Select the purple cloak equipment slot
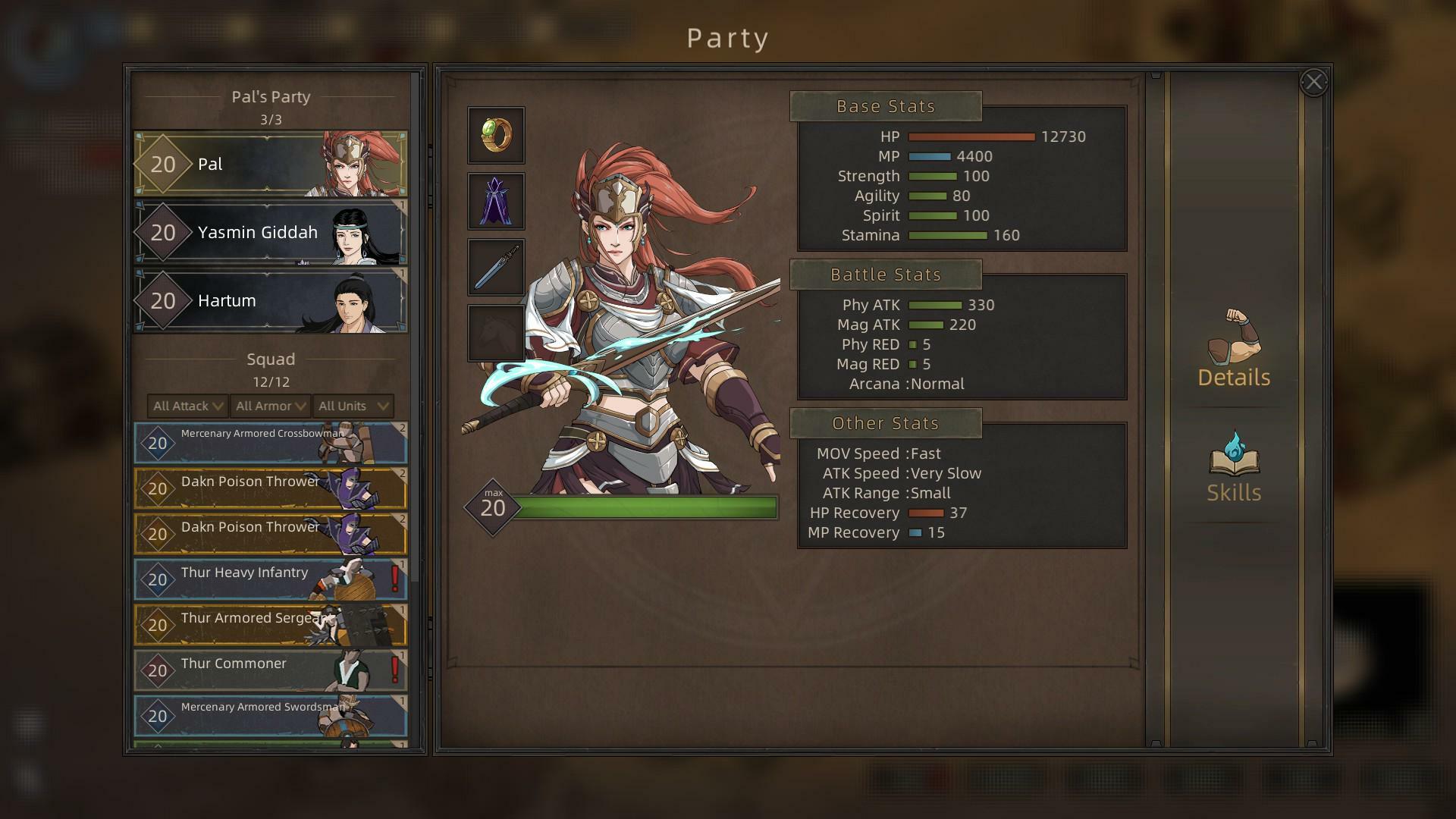 point(496,201)
